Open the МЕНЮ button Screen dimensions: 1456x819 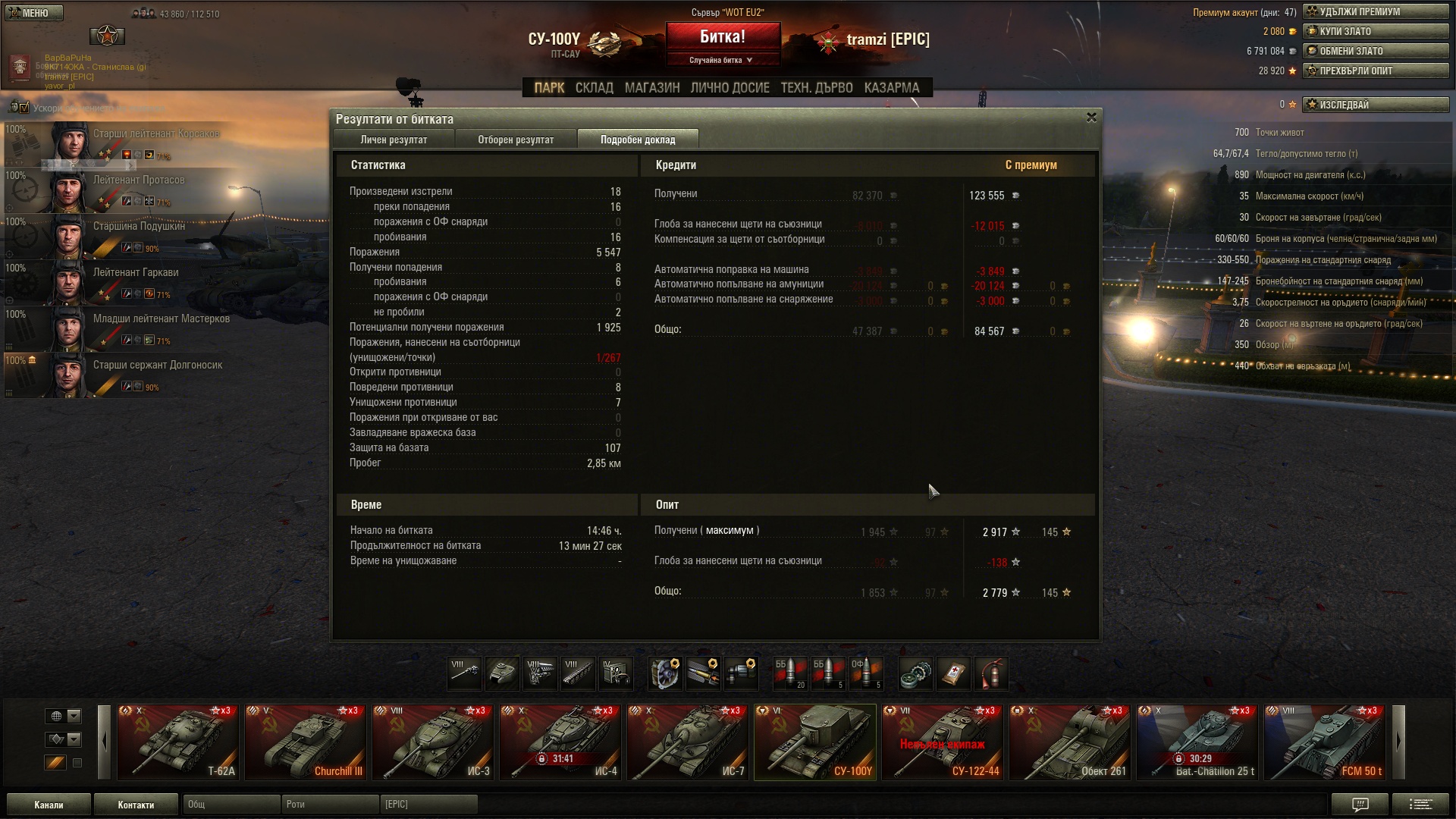point(33,13)
